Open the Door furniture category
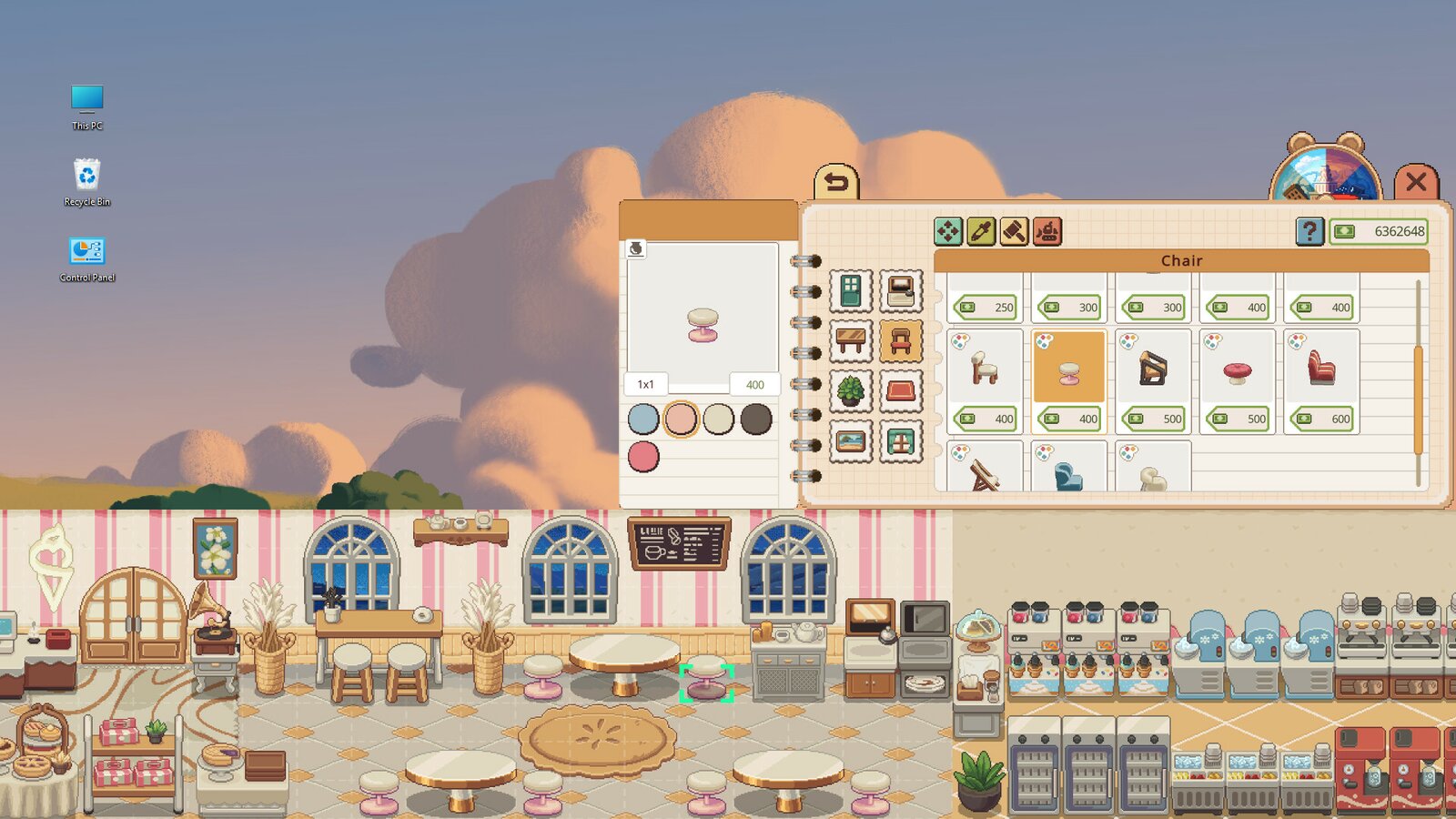The width and height of the screenshot is (1456, 819). click(851, 289)
